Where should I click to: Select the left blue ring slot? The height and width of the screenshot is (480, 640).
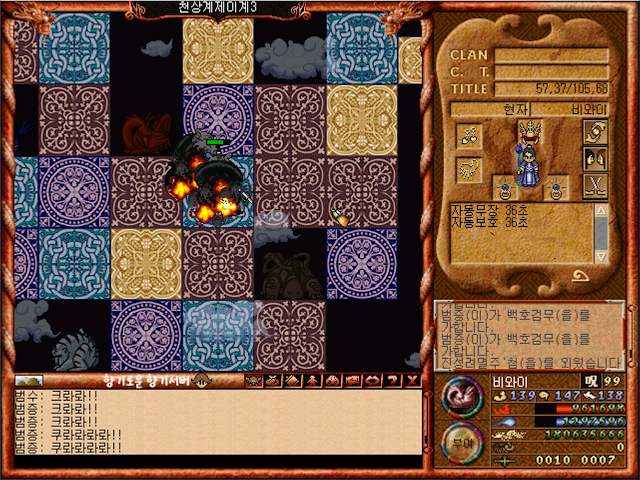[x=506, y=187]
